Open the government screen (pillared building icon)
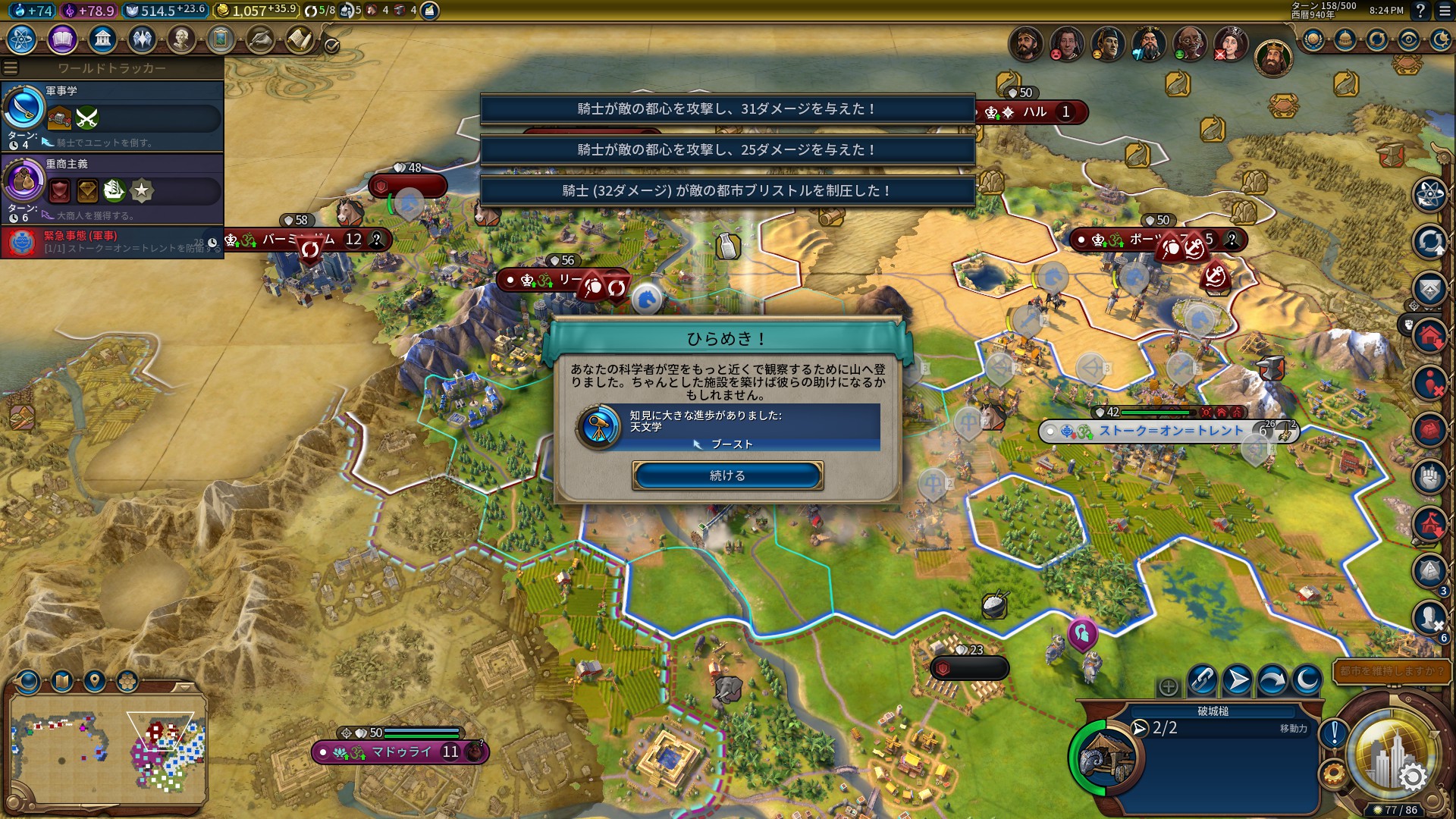This screenshot has height=819, width=1456. (x=102, y=39)
